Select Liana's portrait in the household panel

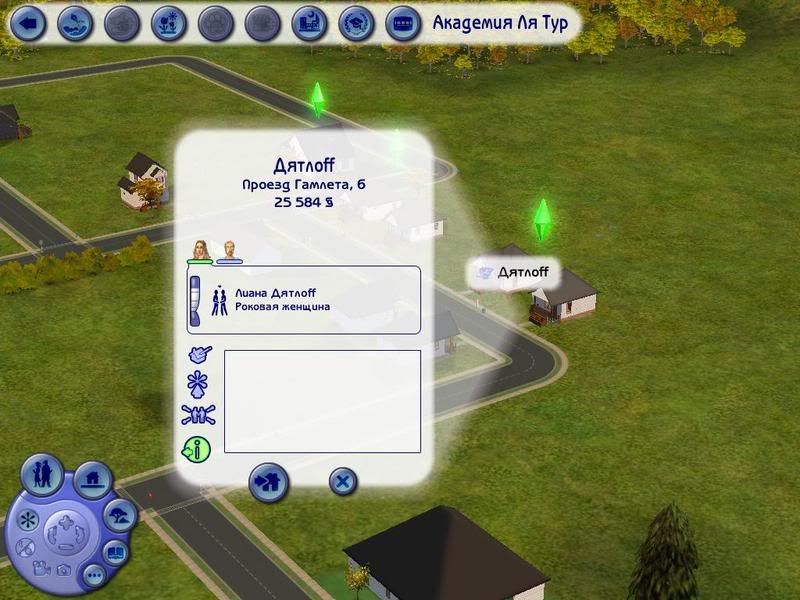pyautogui.click(x=201, y=250)
